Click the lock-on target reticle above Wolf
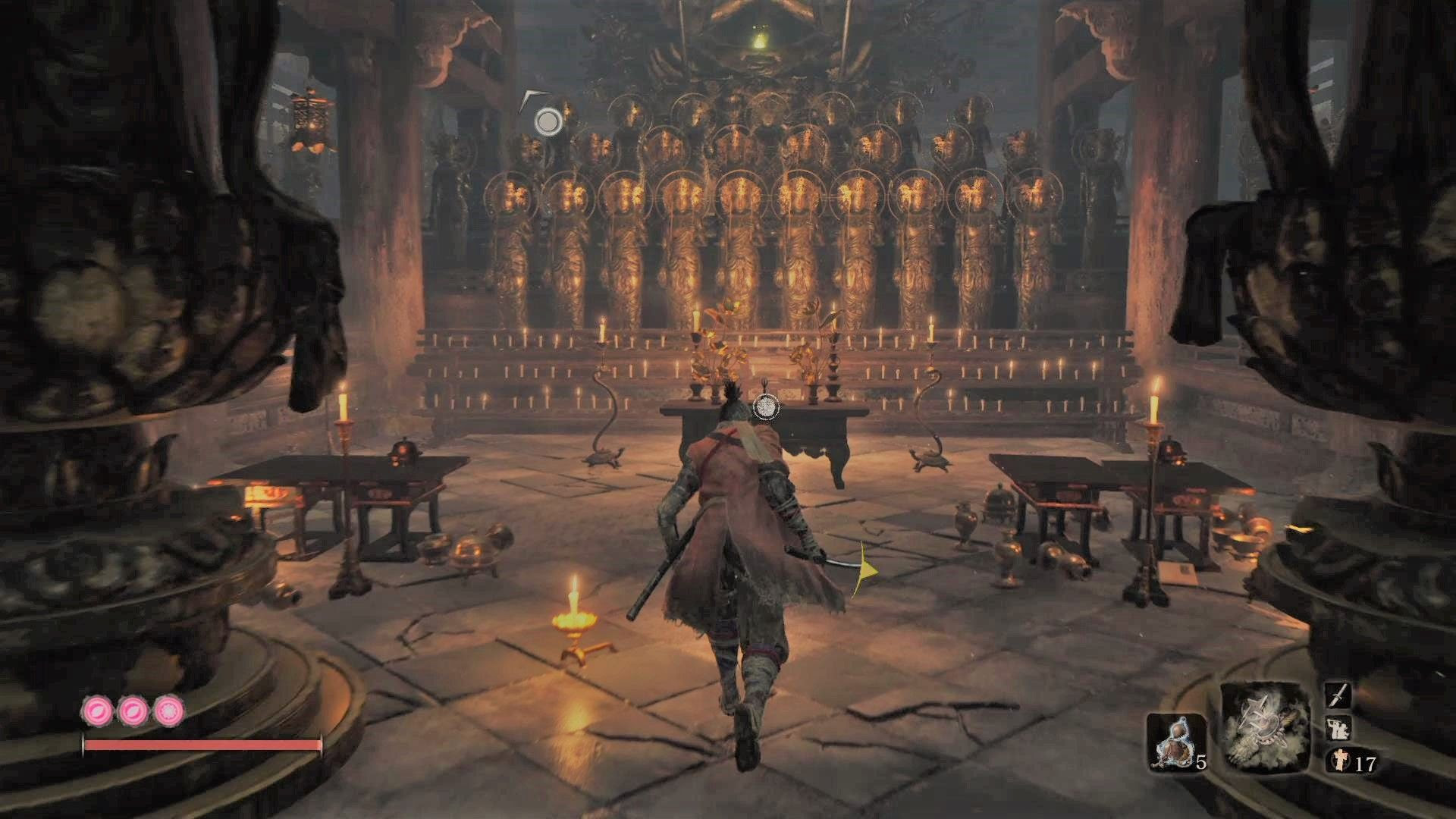 coord(765,408)
